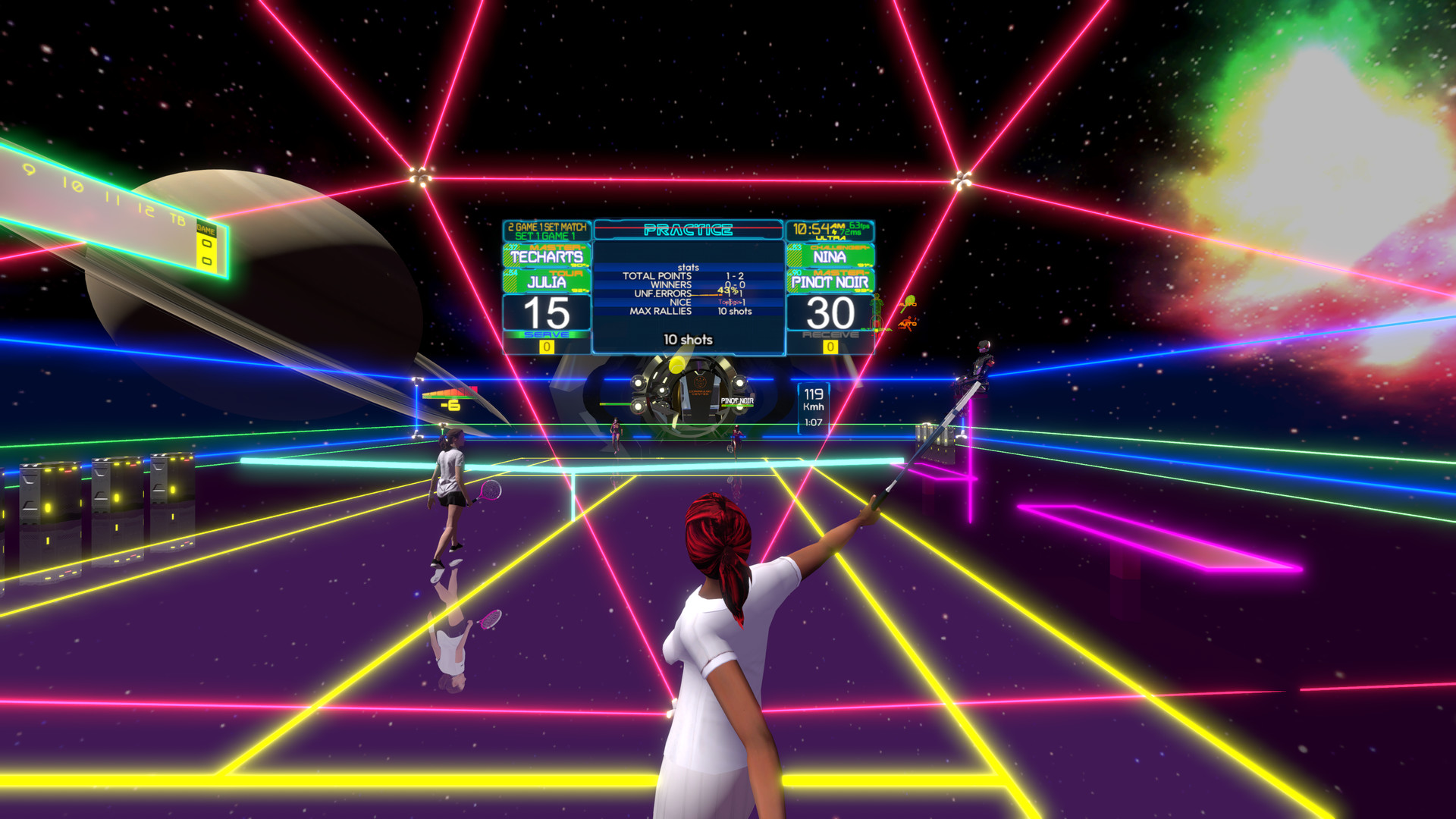Expand the TECHARTS master player panel

547,256
